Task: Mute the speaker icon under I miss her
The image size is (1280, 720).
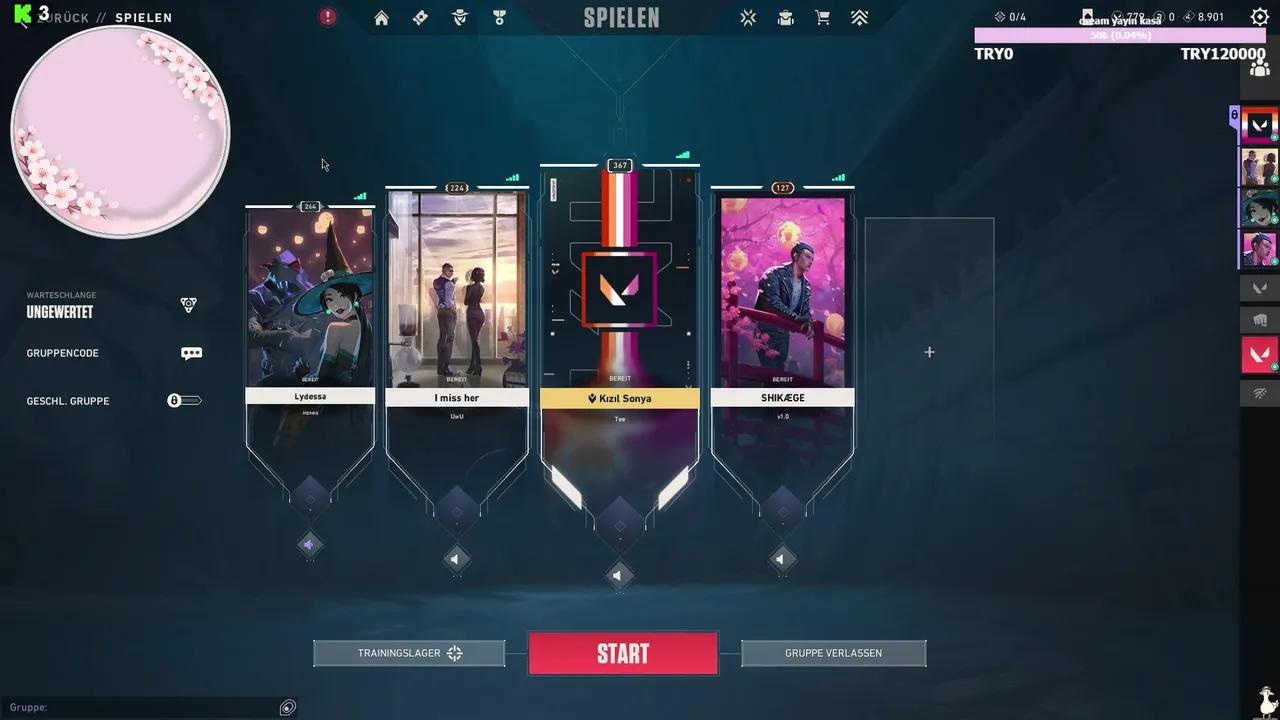Action: coord(457,559)
